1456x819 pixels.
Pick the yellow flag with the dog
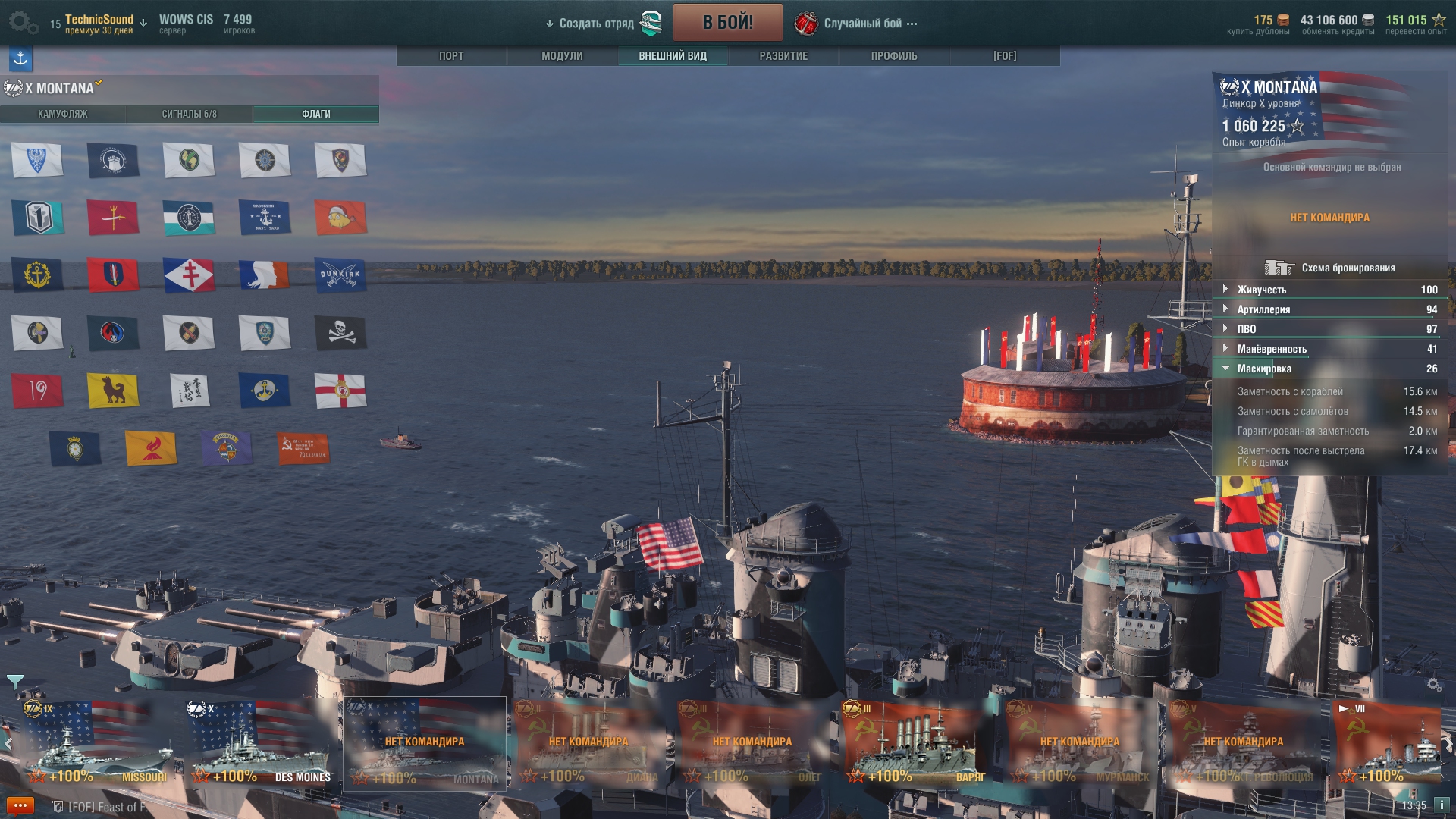(x=113, y=391)
